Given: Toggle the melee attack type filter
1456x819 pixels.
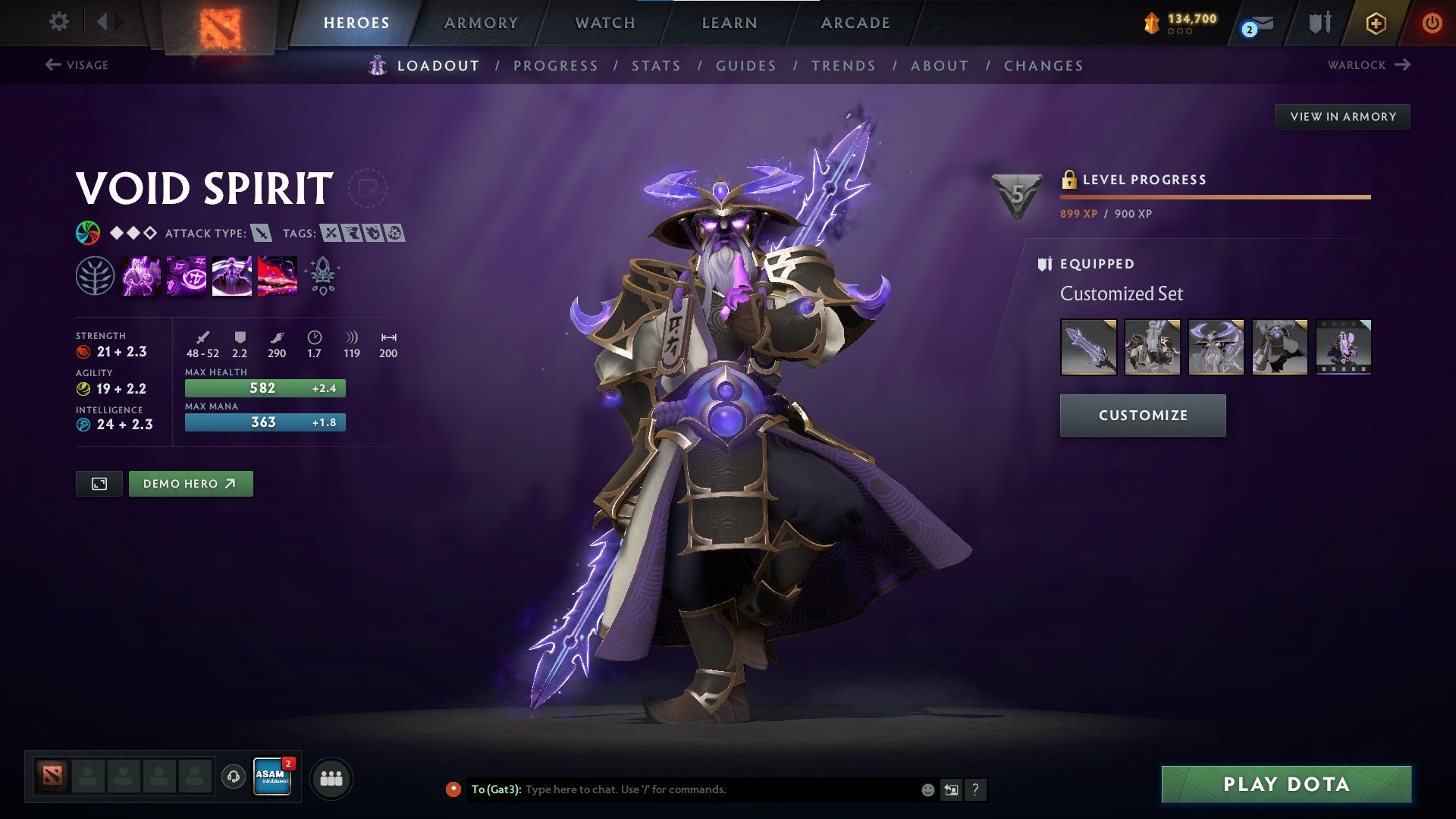Looking at the screenshot, I should [x=262, y=234].
